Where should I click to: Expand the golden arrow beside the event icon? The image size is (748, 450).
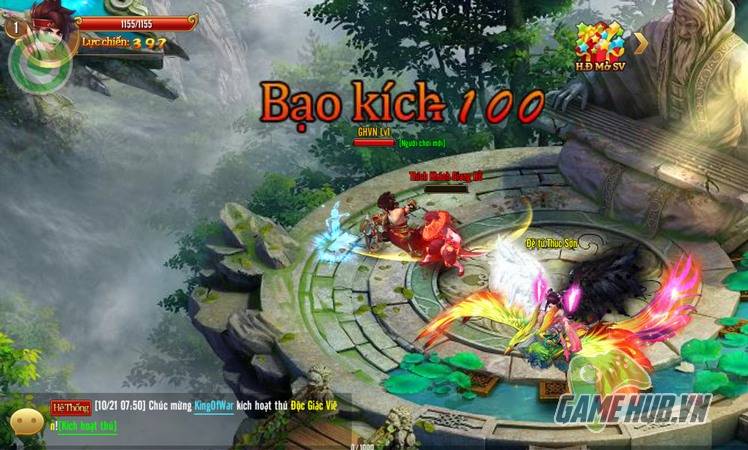click(x=641, y=42)
